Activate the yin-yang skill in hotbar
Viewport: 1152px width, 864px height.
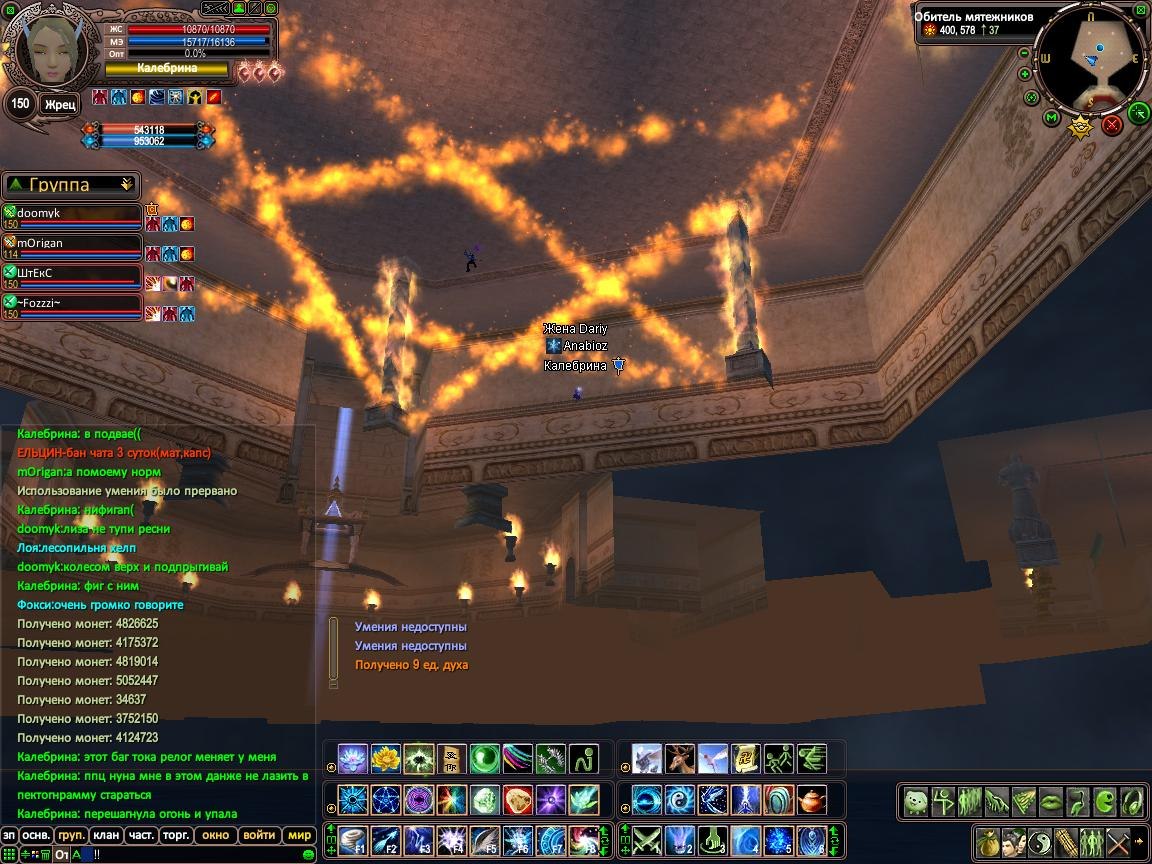coord(681,800)
